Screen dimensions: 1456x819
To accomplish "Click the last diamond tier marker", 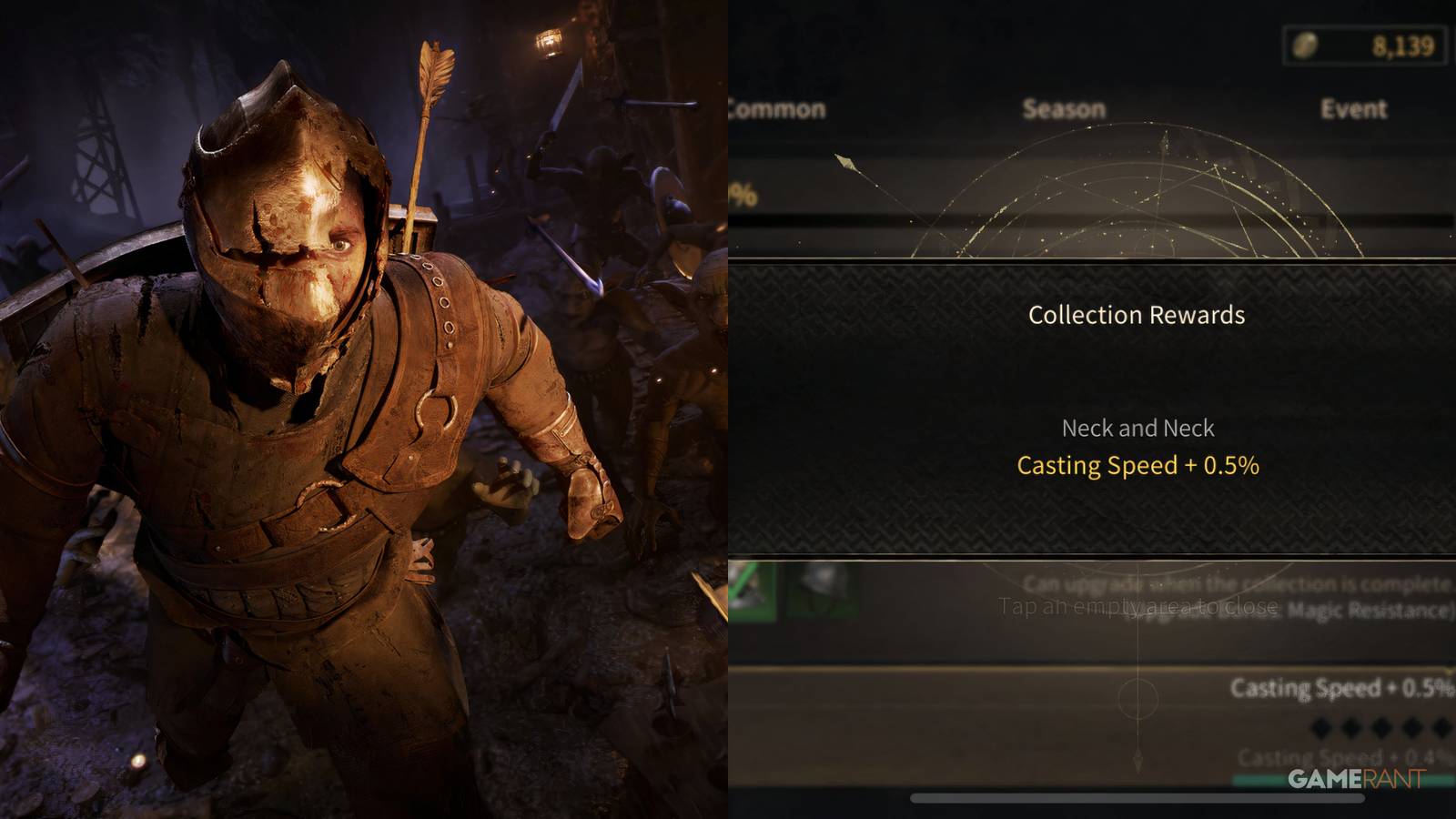I will point(1440,726).
